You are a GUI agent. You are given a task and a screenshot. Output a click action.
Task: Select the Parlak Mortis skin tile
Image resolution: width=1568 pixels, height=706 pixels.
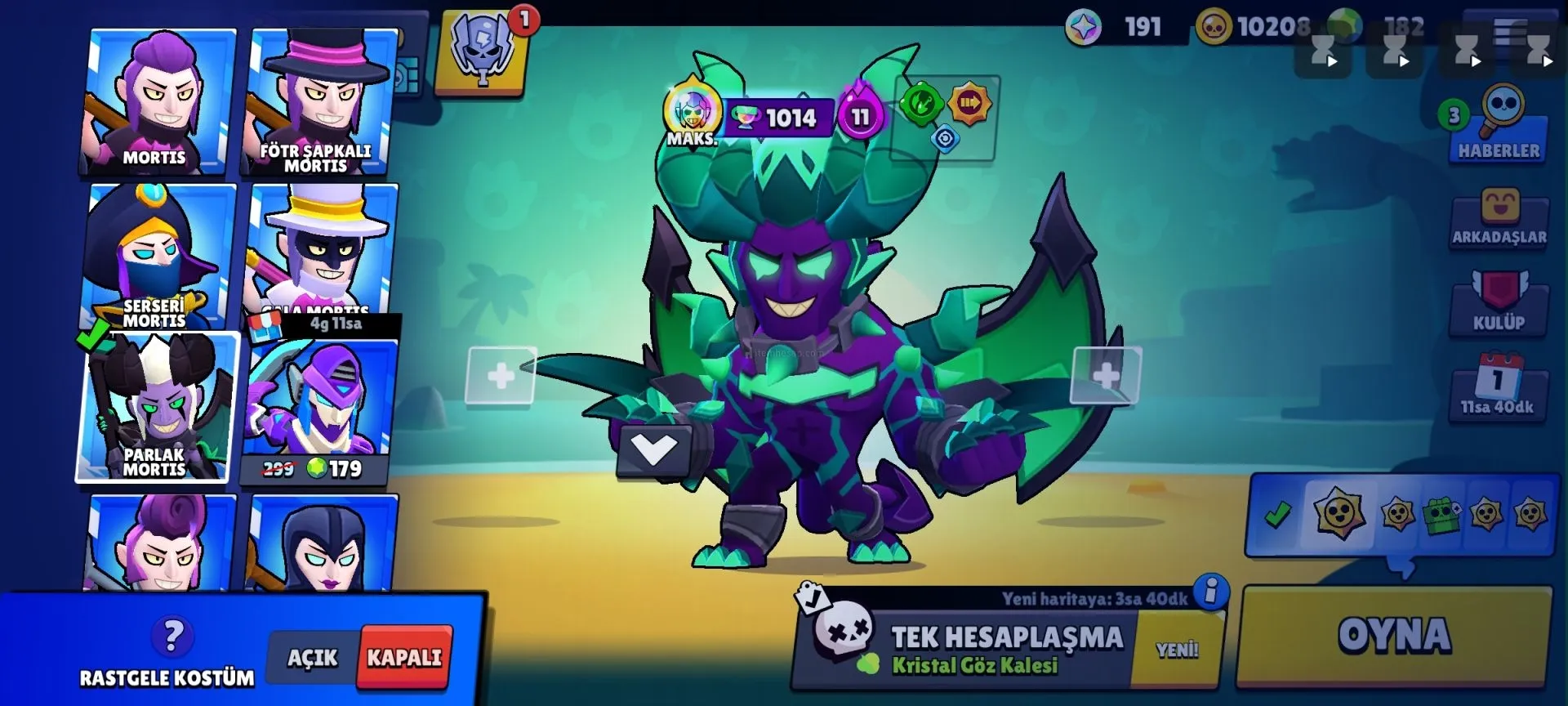pos(158,407)
